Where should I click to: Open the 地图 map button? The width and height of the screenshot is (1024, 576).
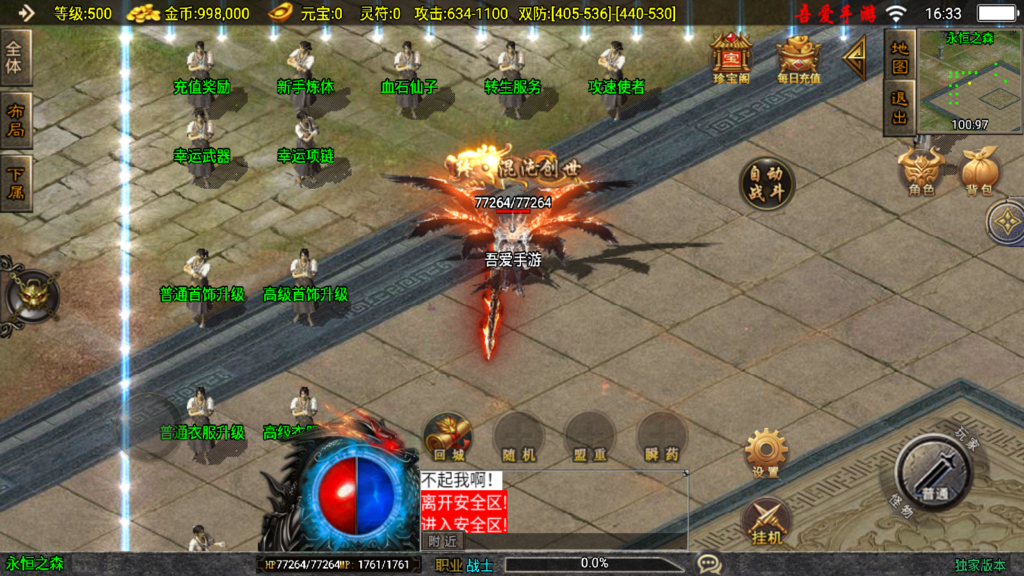(900, 56)
